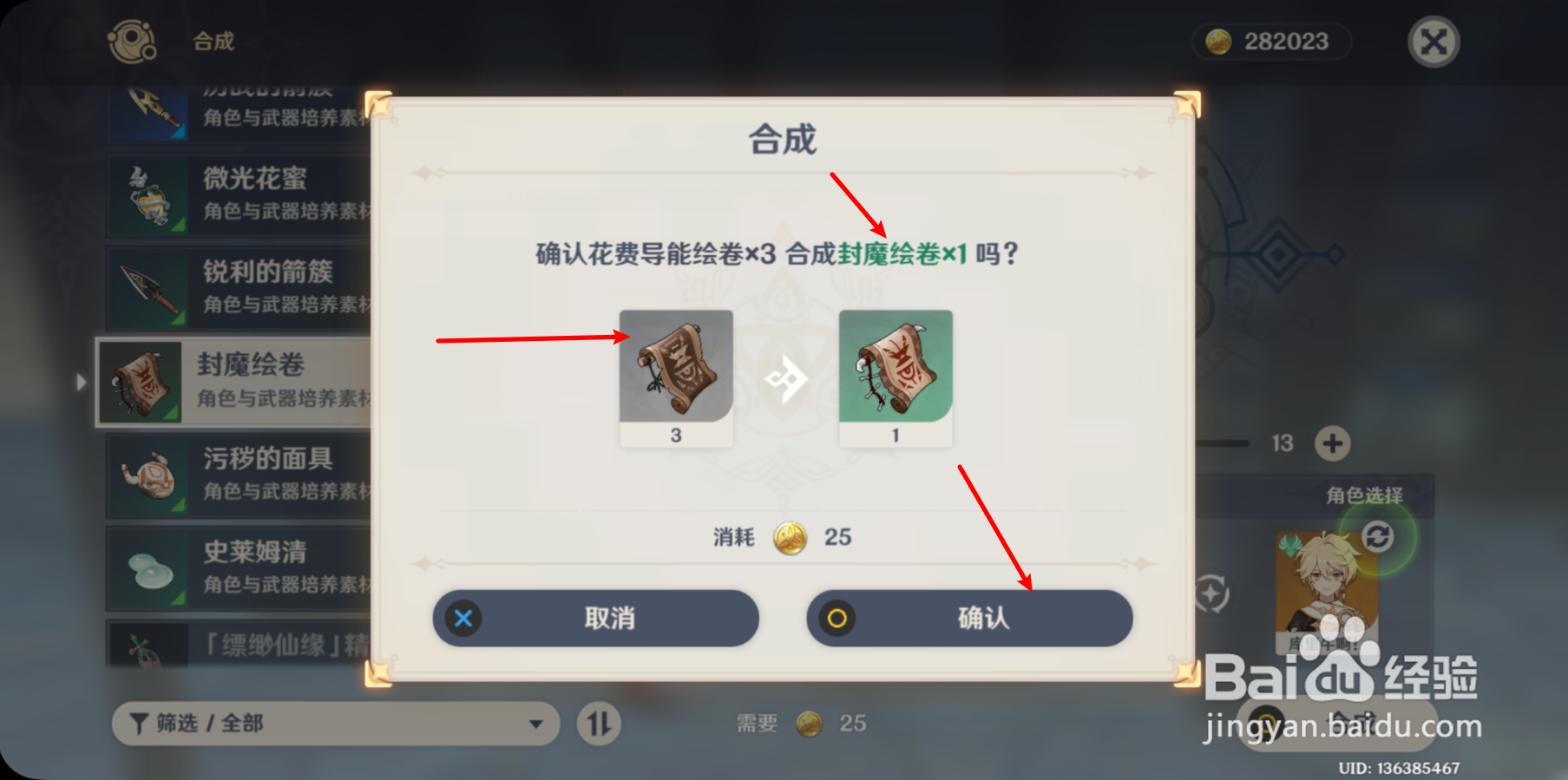Open the 筛选/全部 filter dropdown

338,724
